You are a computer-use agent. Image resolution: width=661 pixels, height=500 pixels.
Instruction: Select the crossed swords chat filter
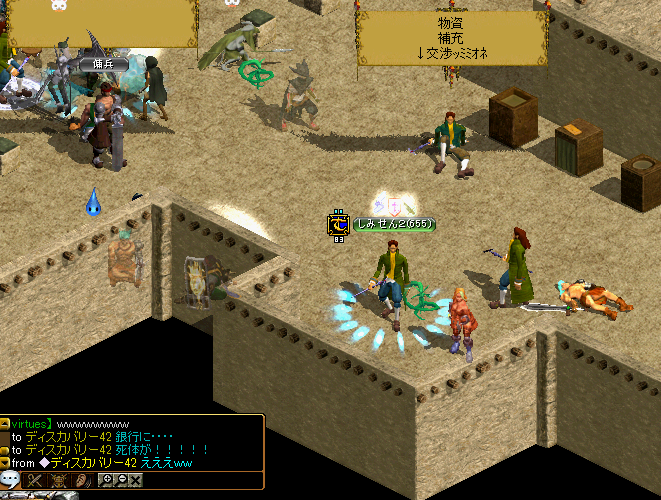(x=36, y=481)
